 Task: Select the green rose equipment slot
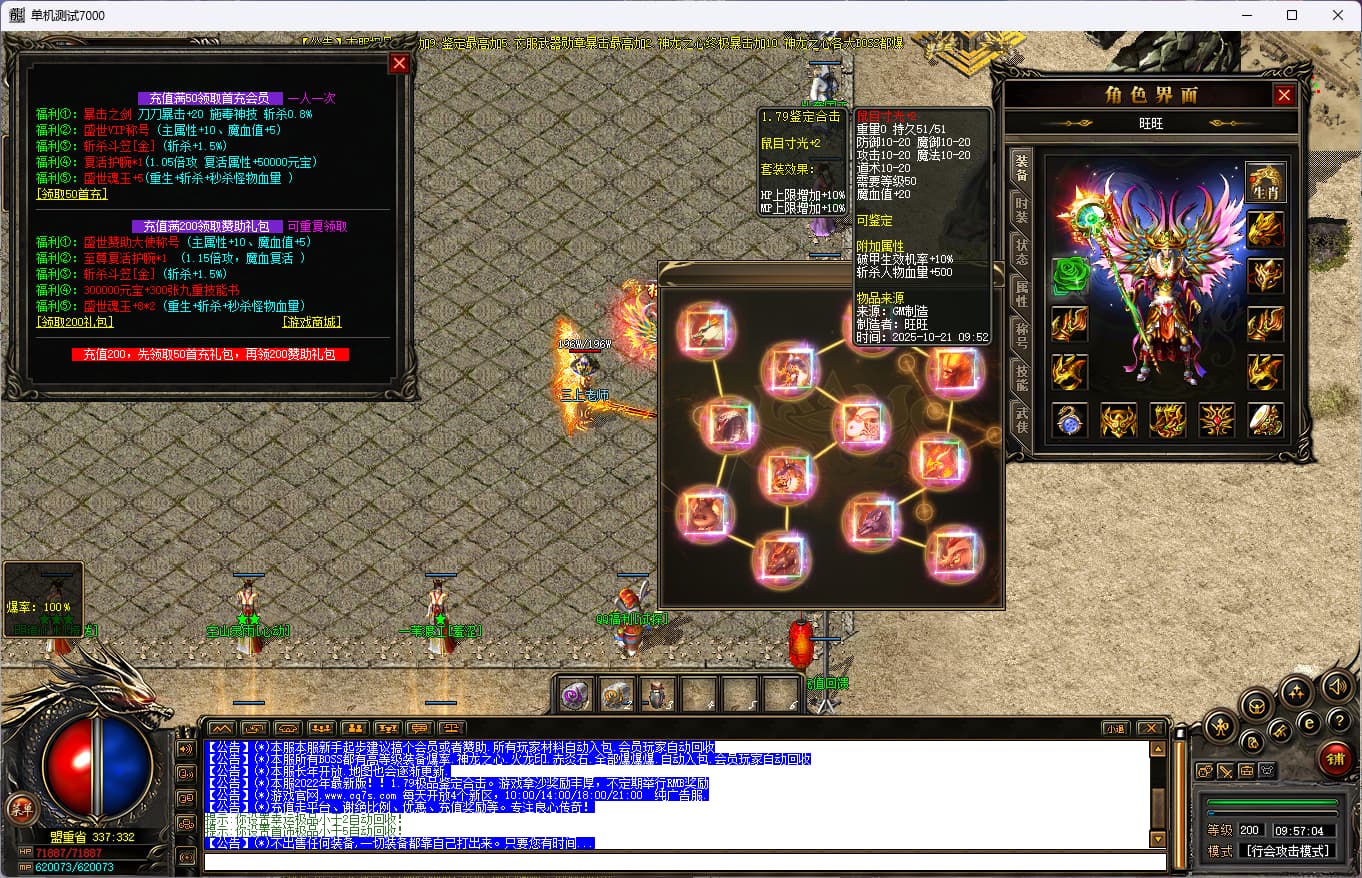tap(1069, 276)
